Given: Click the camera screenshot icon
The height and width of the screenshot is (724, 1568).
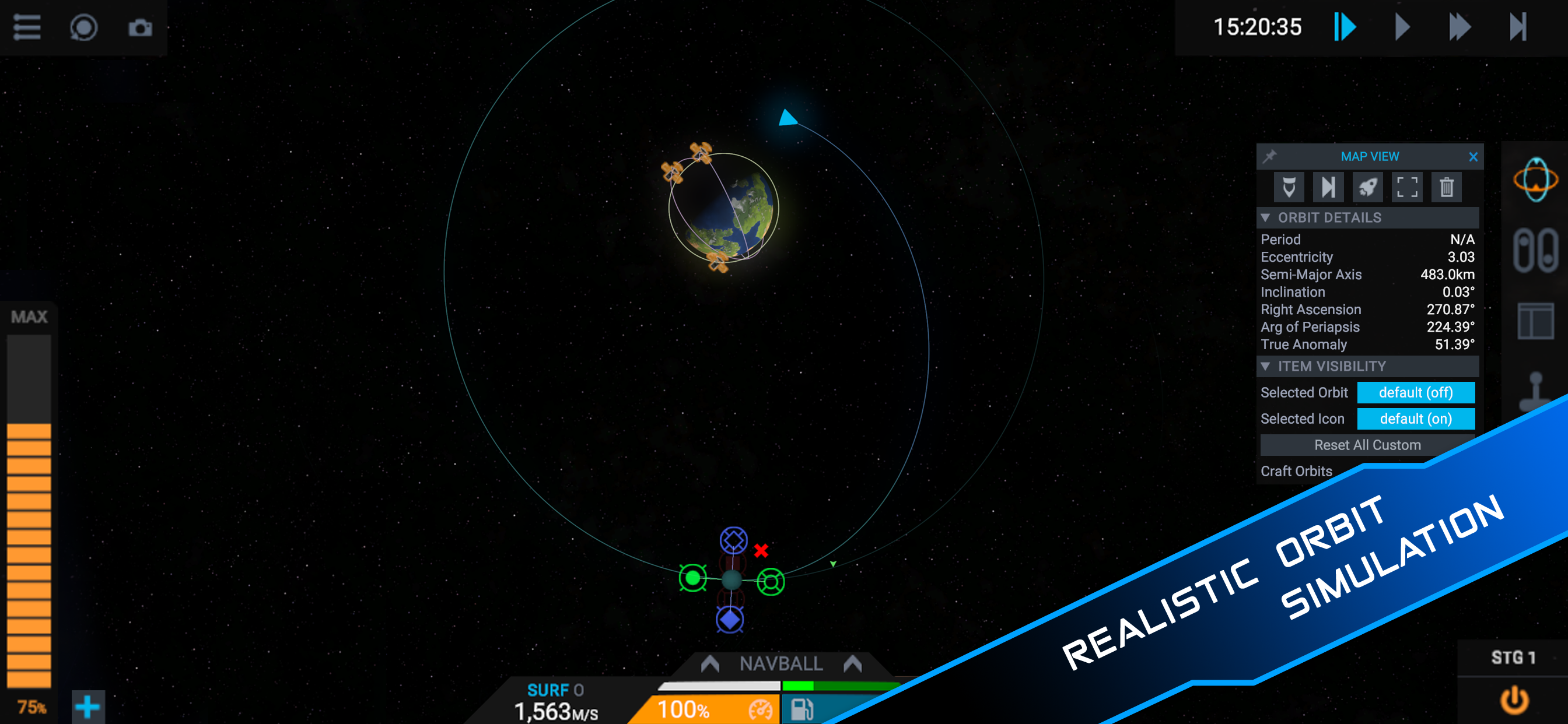Looking at the screenshot, I should click(140, 27).
